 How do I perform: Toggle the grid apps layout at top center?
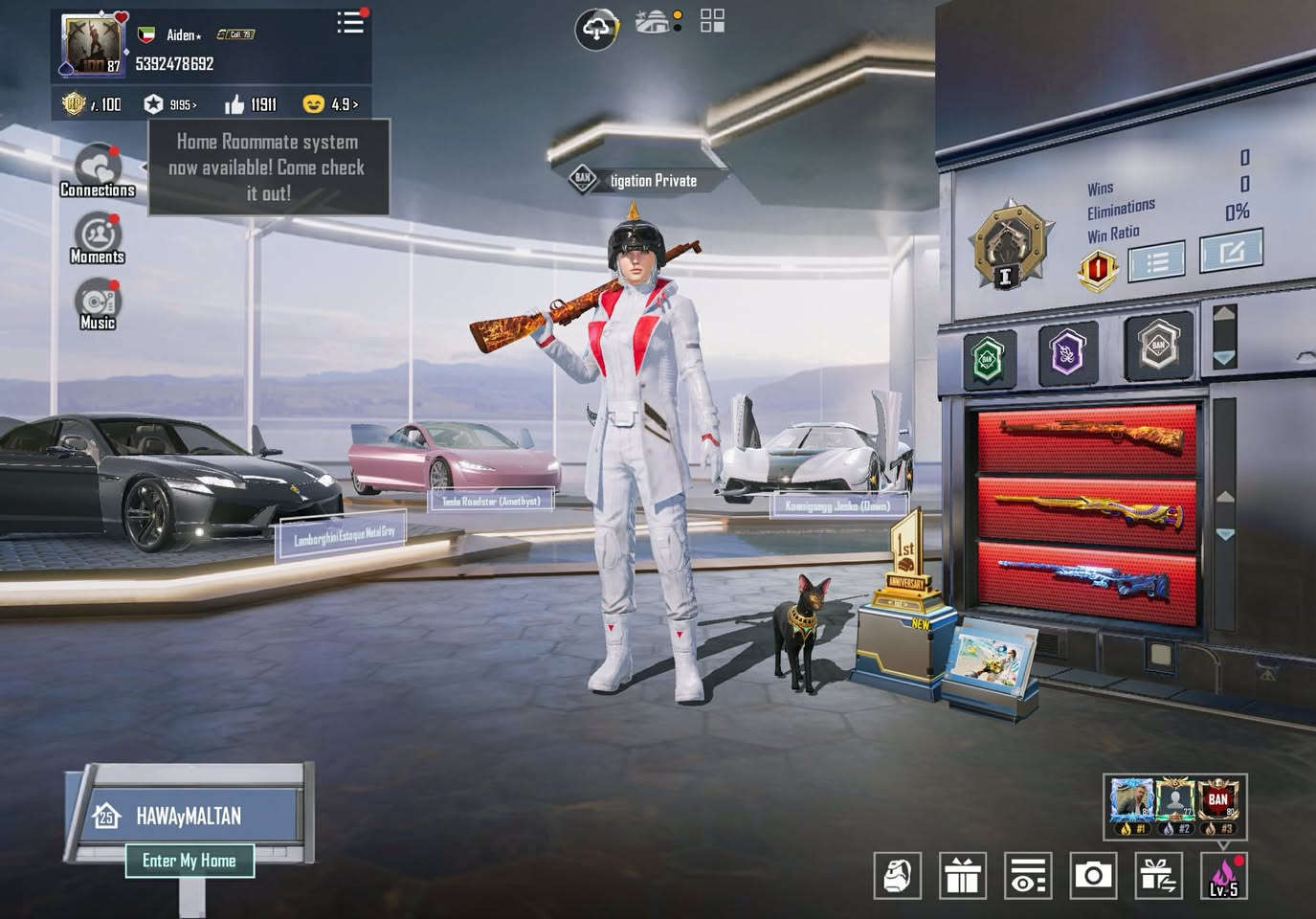tap(710, 21)
